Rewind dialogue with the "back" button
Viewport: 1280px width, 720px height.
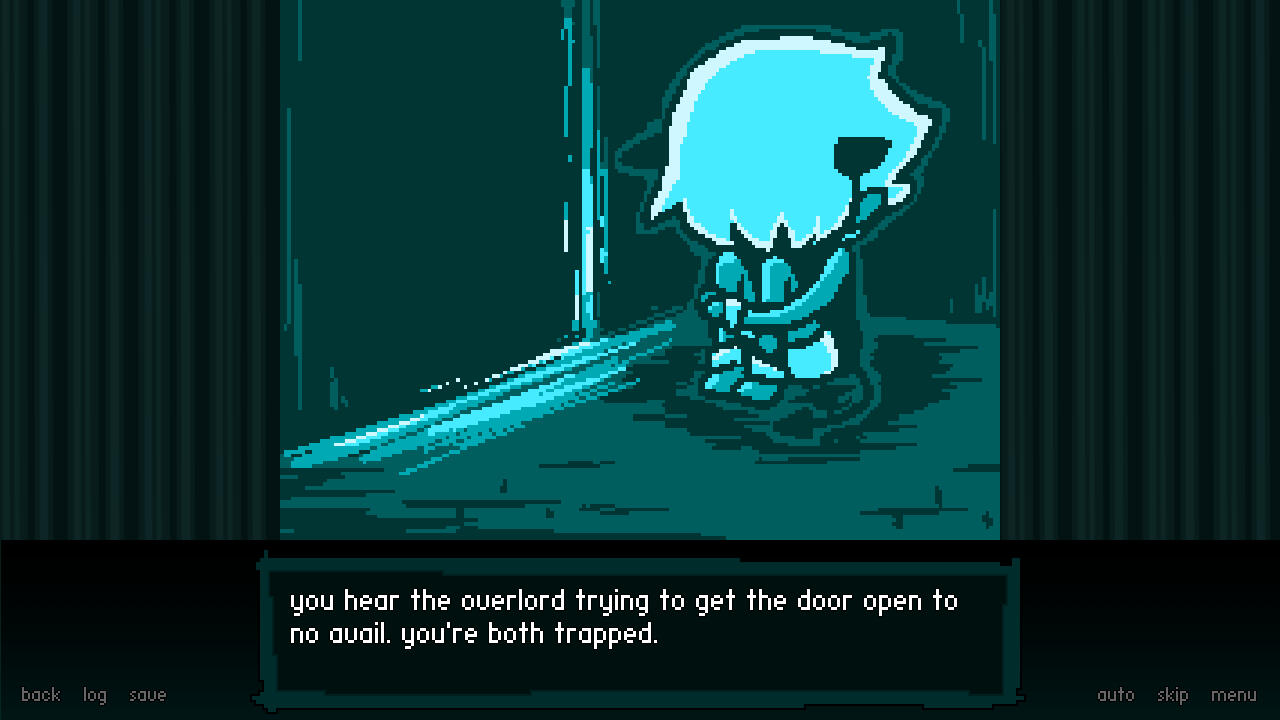[41, 694]
